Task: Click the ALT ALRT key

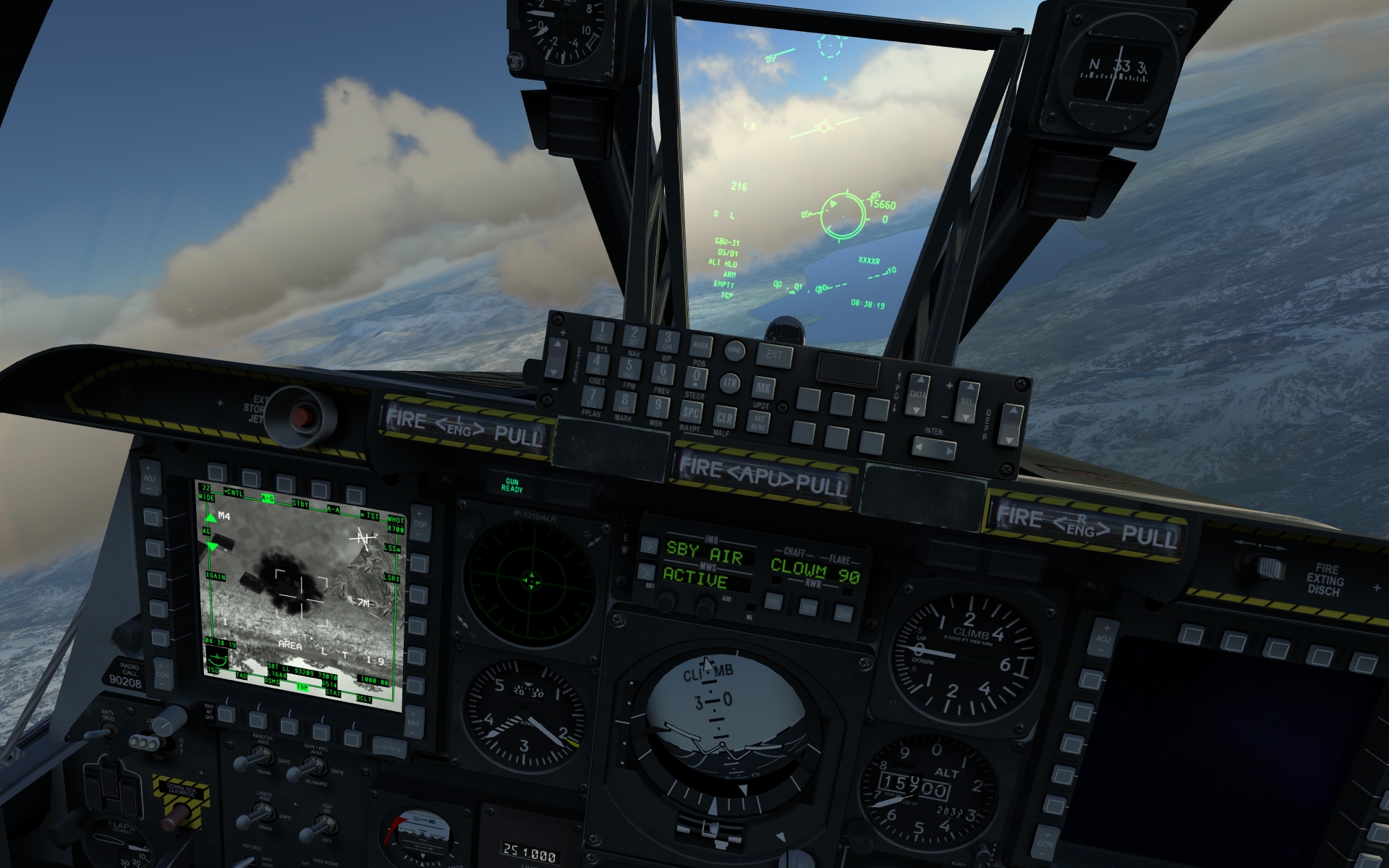Action: coord(759,422)
